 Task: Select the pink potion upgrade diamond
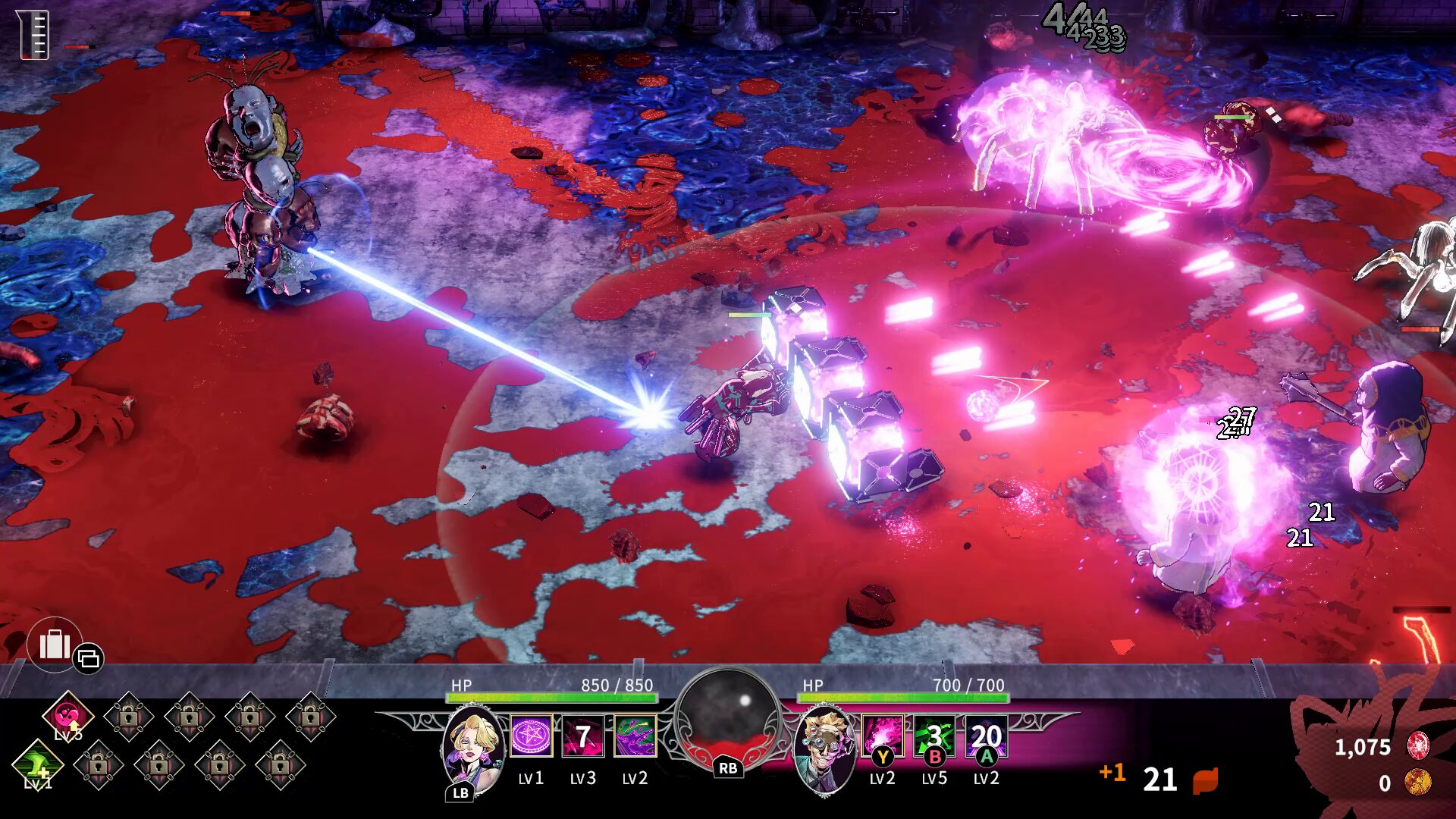(x=67, y=715)
